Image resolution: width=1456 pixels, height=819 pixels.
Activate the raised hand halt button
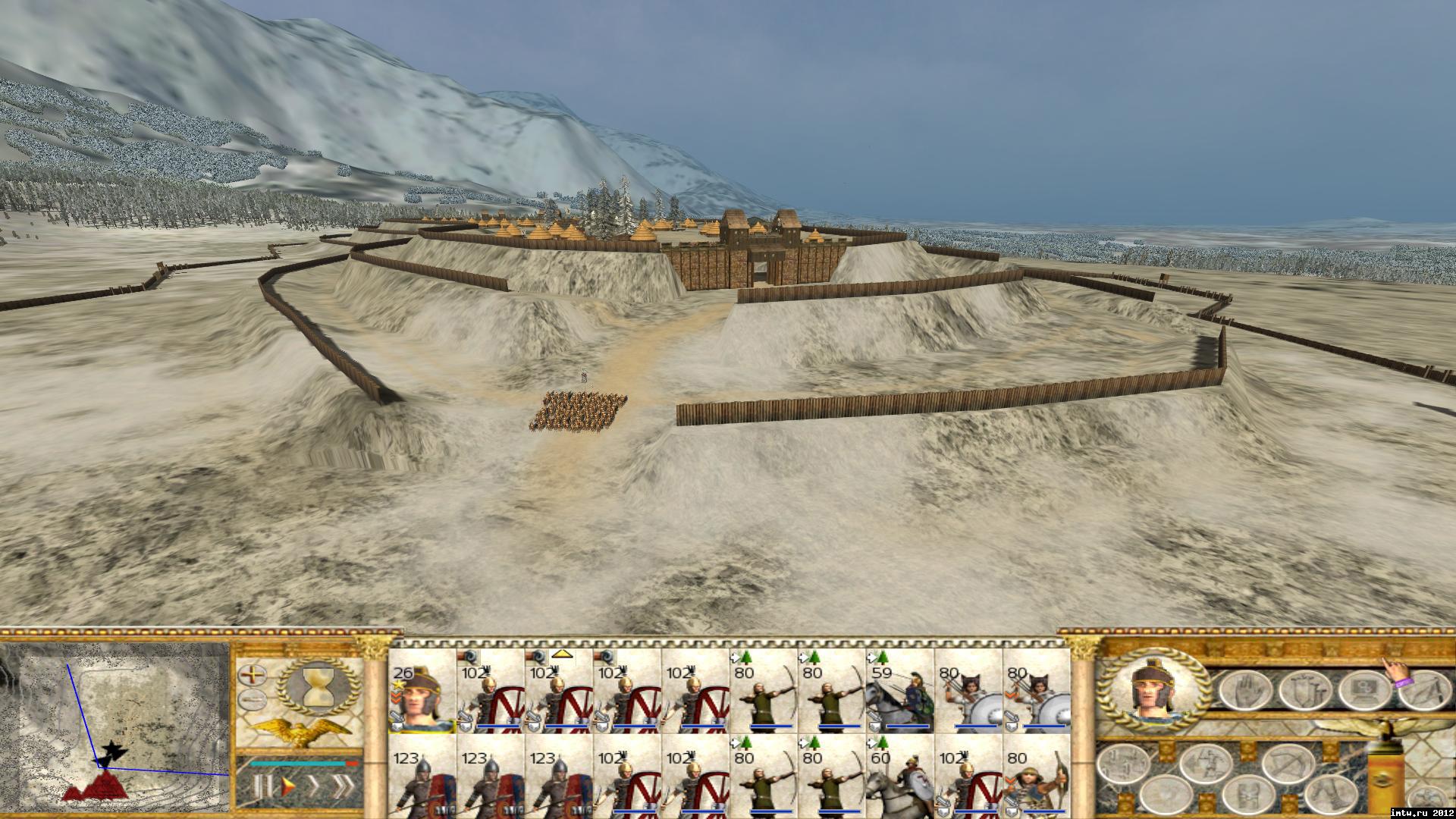click(x=1244, y=690)
